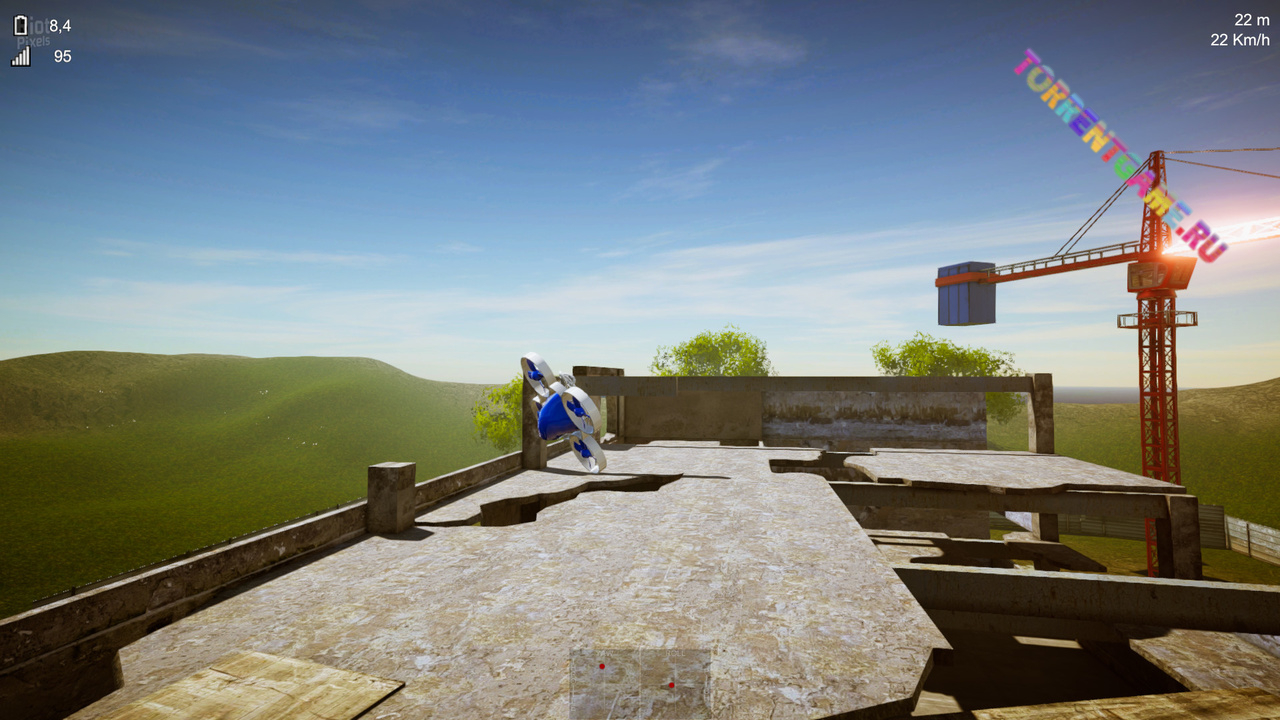Click the battery icon
The width and height of the screenshot is (1280, 720).
[x=21, y=26]
